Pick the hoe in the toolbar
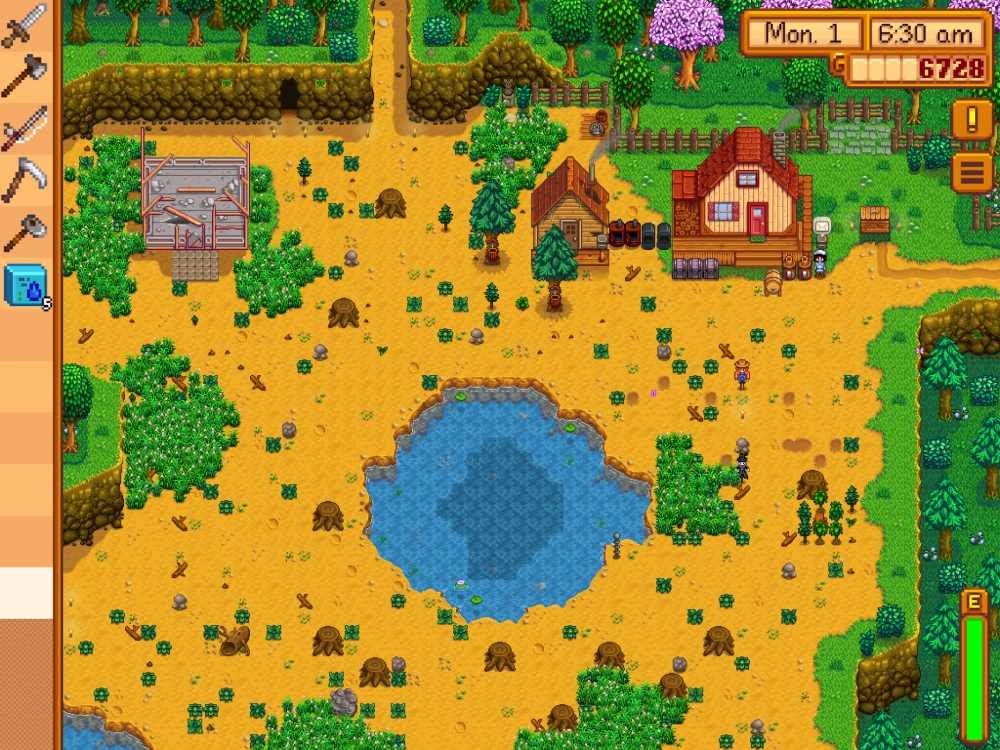1000x750 pixels. pyautogui.click(x=25, y=232)
